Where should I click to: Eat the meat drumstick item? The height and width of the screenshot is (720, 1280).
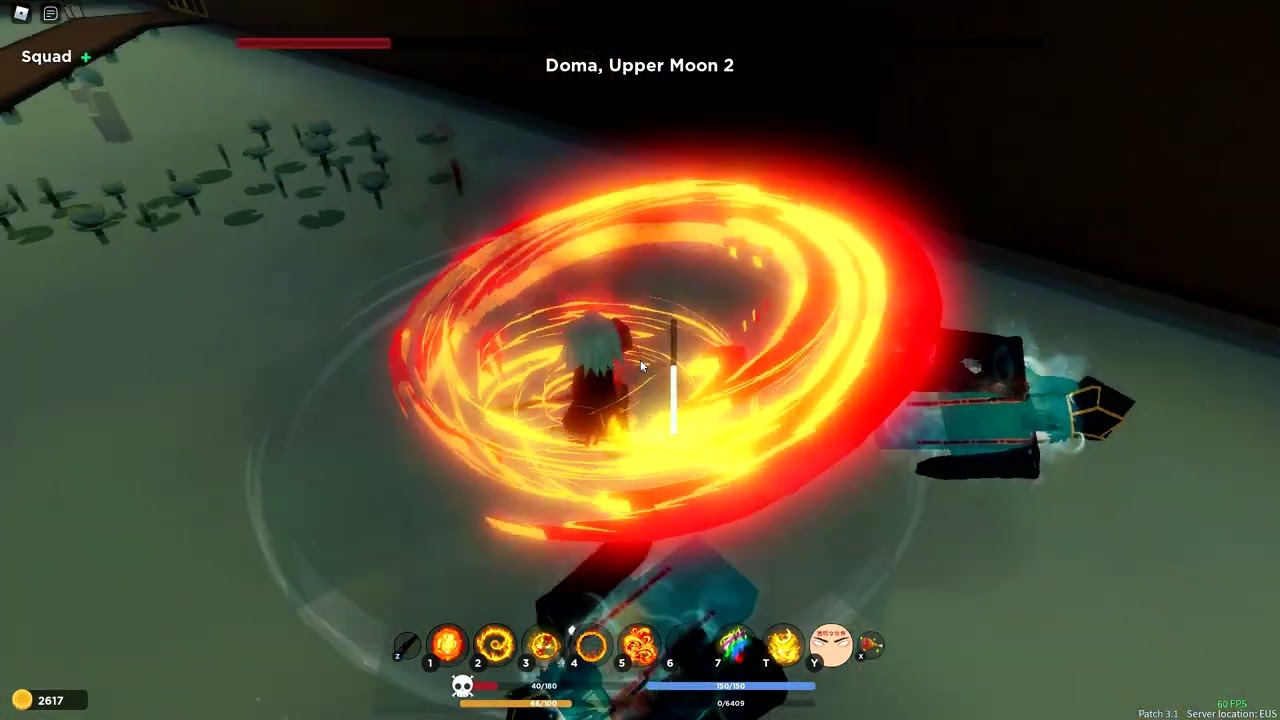pyautogui.click(x=871, y=645)
